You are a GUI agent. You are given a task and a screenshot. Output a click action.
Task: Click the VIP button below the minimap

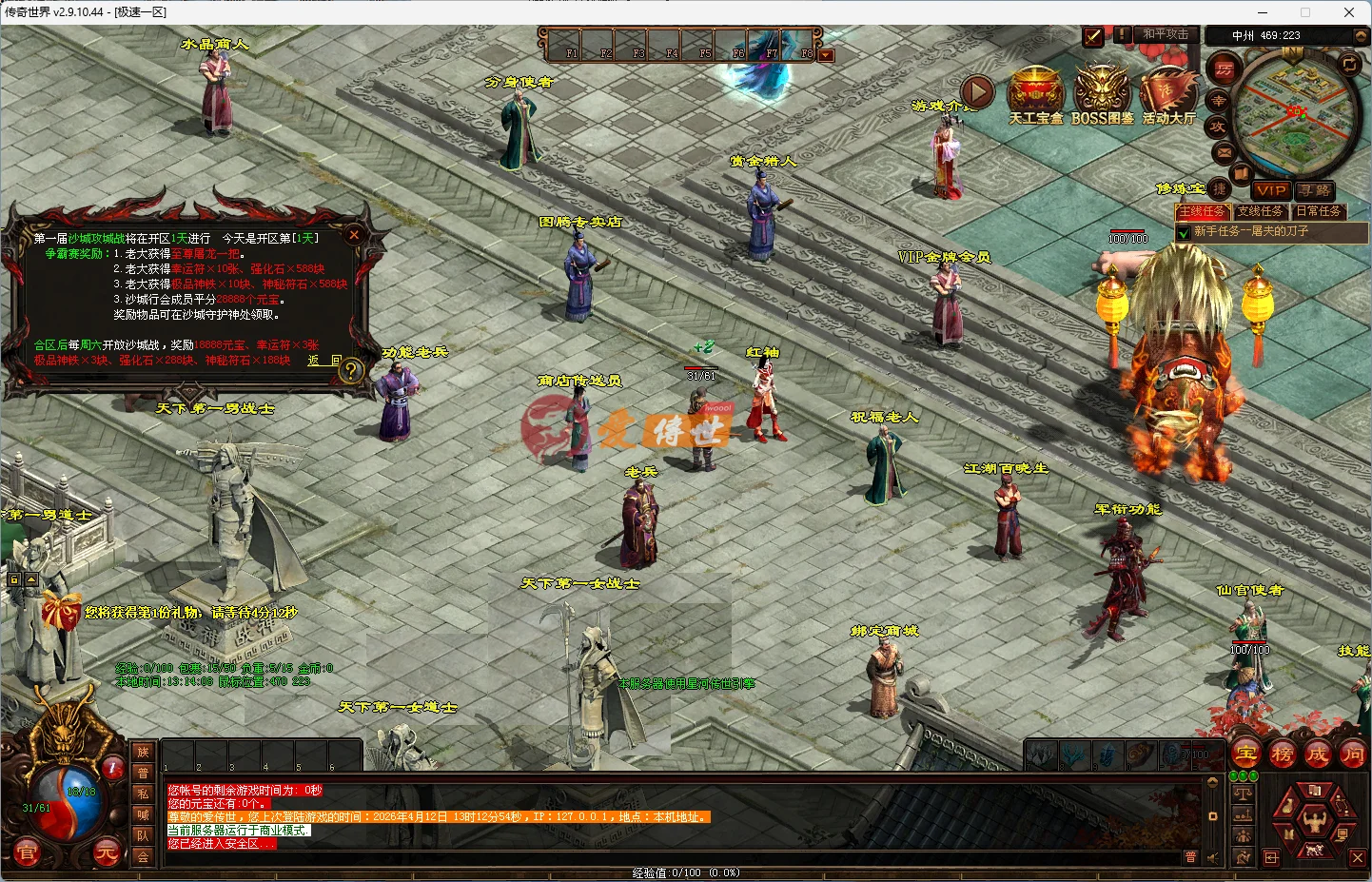tap(1271, 189)
